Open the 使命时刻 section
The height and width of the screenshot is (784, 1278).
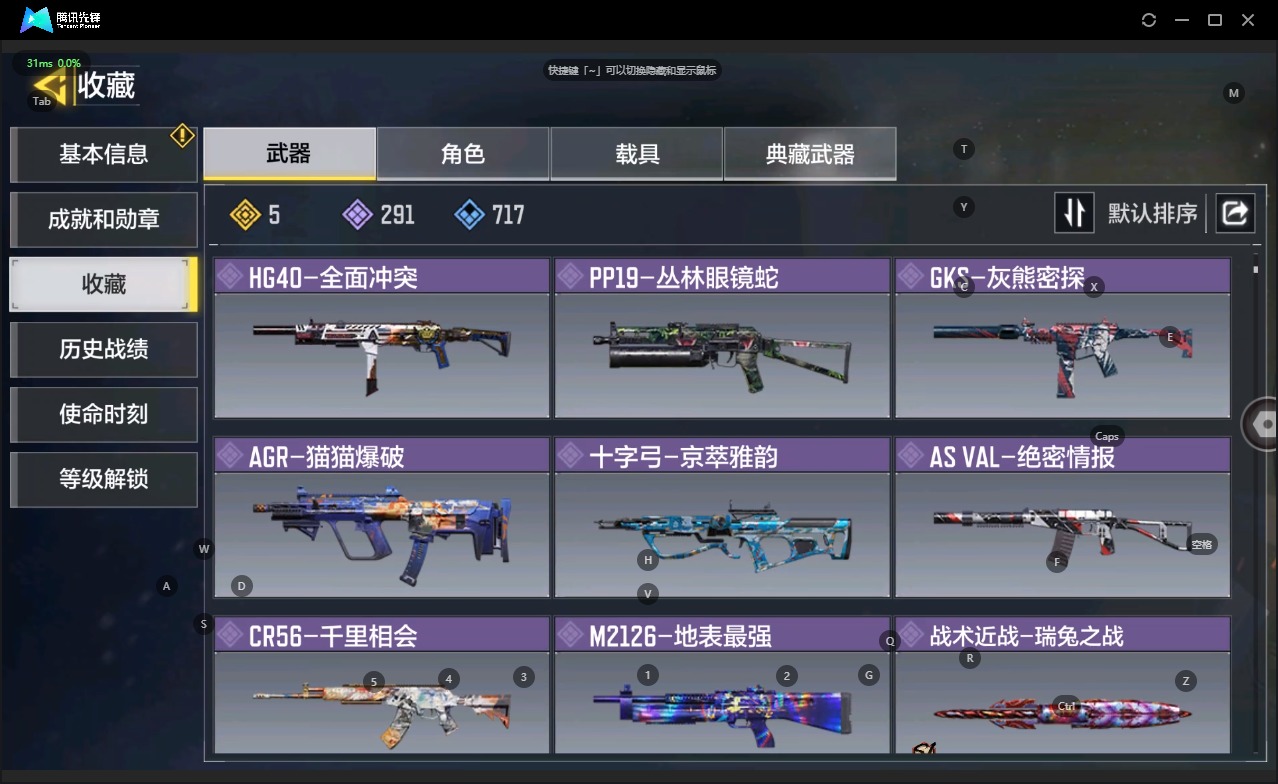pyautogui.click(x=104, y=414)
